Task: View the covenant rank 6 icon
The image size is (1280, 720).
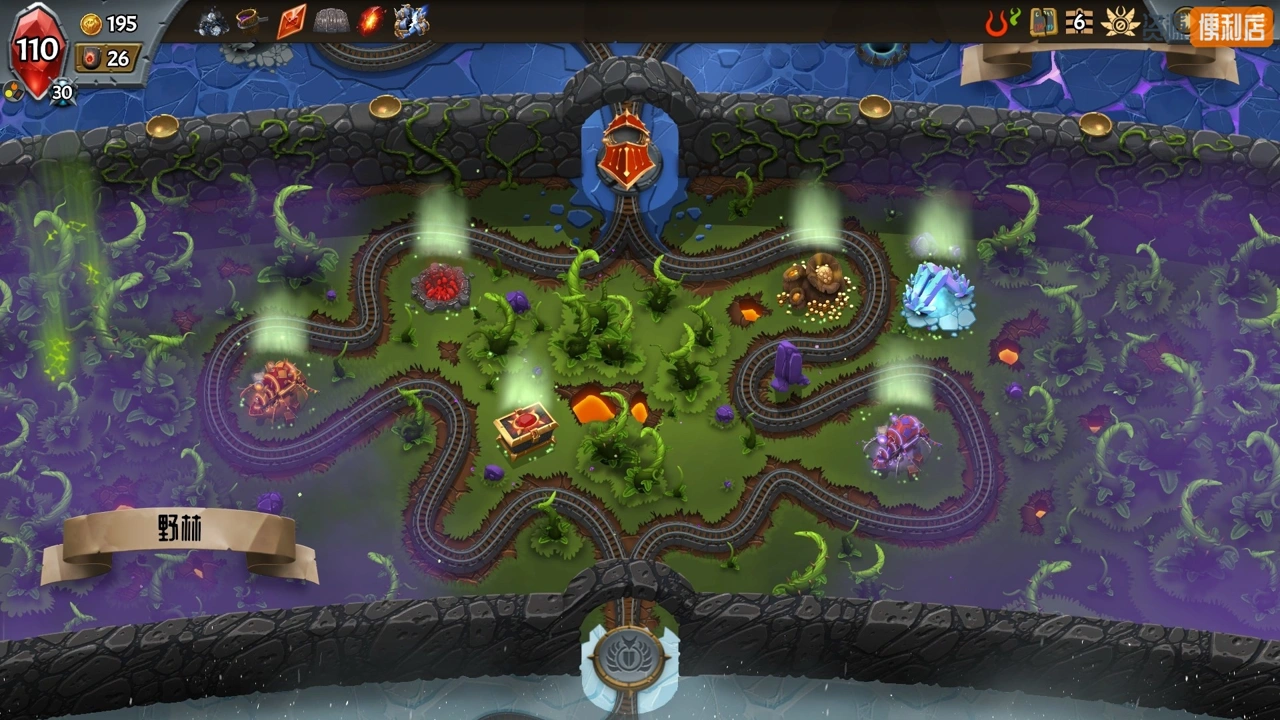Action: tap(1077, 21)
